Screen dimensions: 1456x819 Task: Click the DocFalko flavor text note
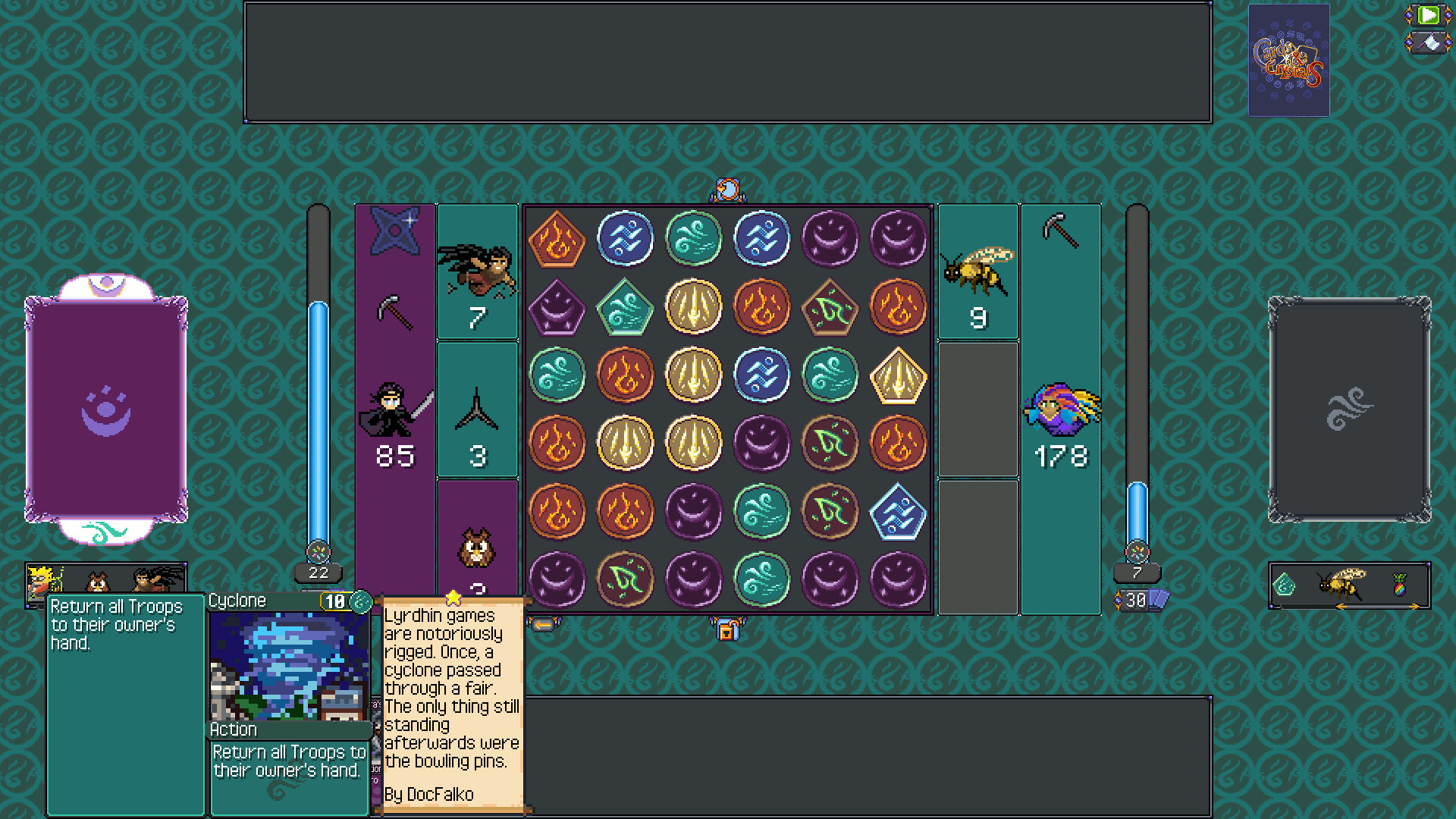451,705
